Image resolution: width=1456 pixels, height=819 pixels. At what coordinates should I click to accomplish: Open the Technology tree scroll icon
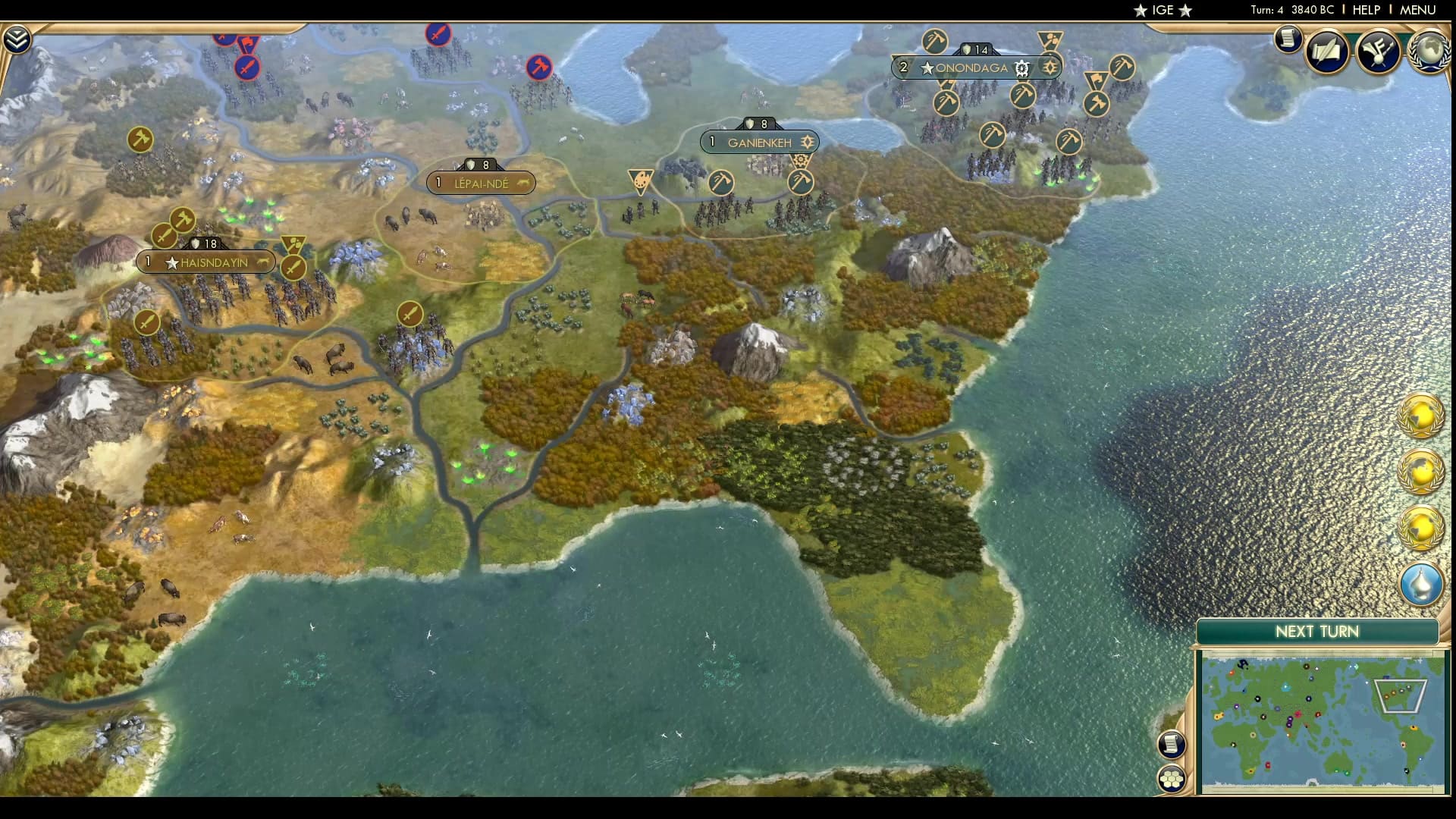click(1288, 39)
